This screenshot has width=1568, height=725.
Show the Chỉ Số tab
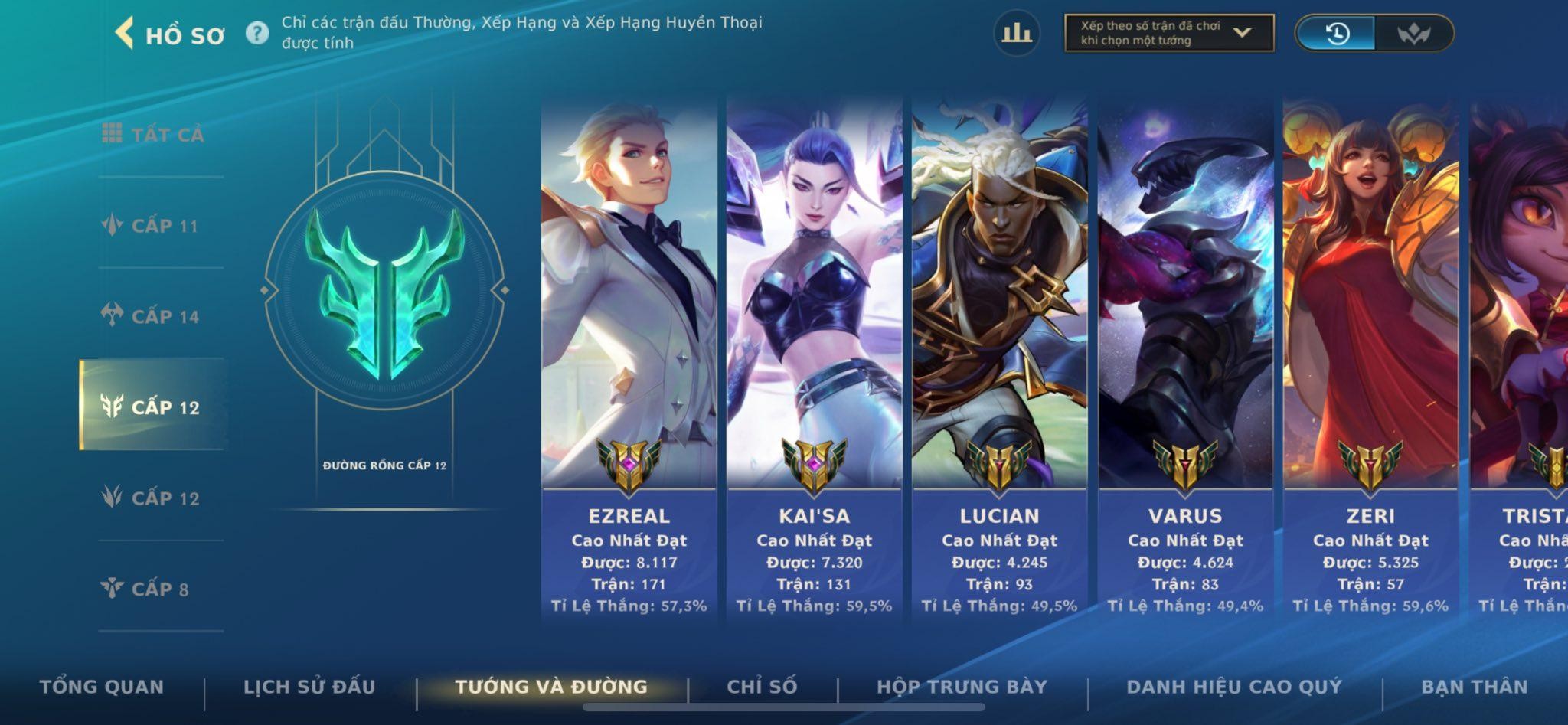(762, 687)
